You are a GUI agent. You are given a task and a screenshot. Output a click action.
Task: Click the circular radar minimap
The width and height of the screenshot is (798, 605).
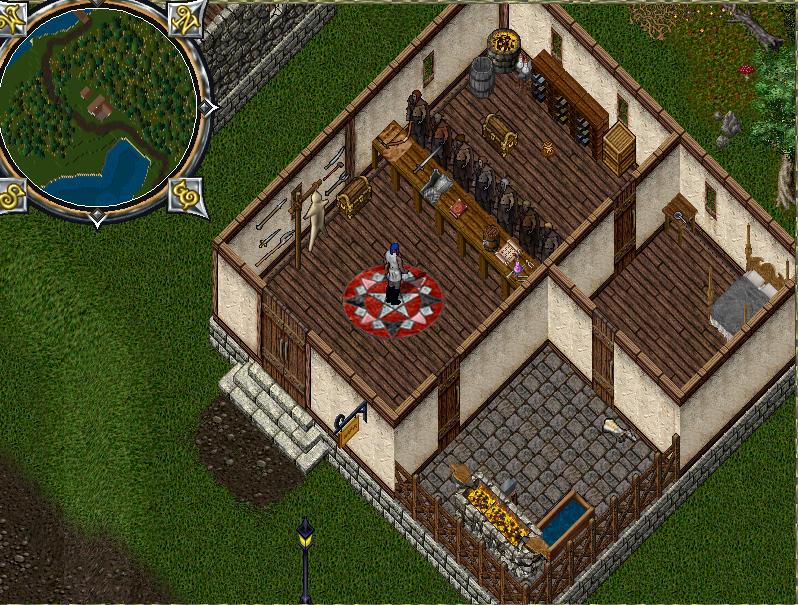pos(99,107)
